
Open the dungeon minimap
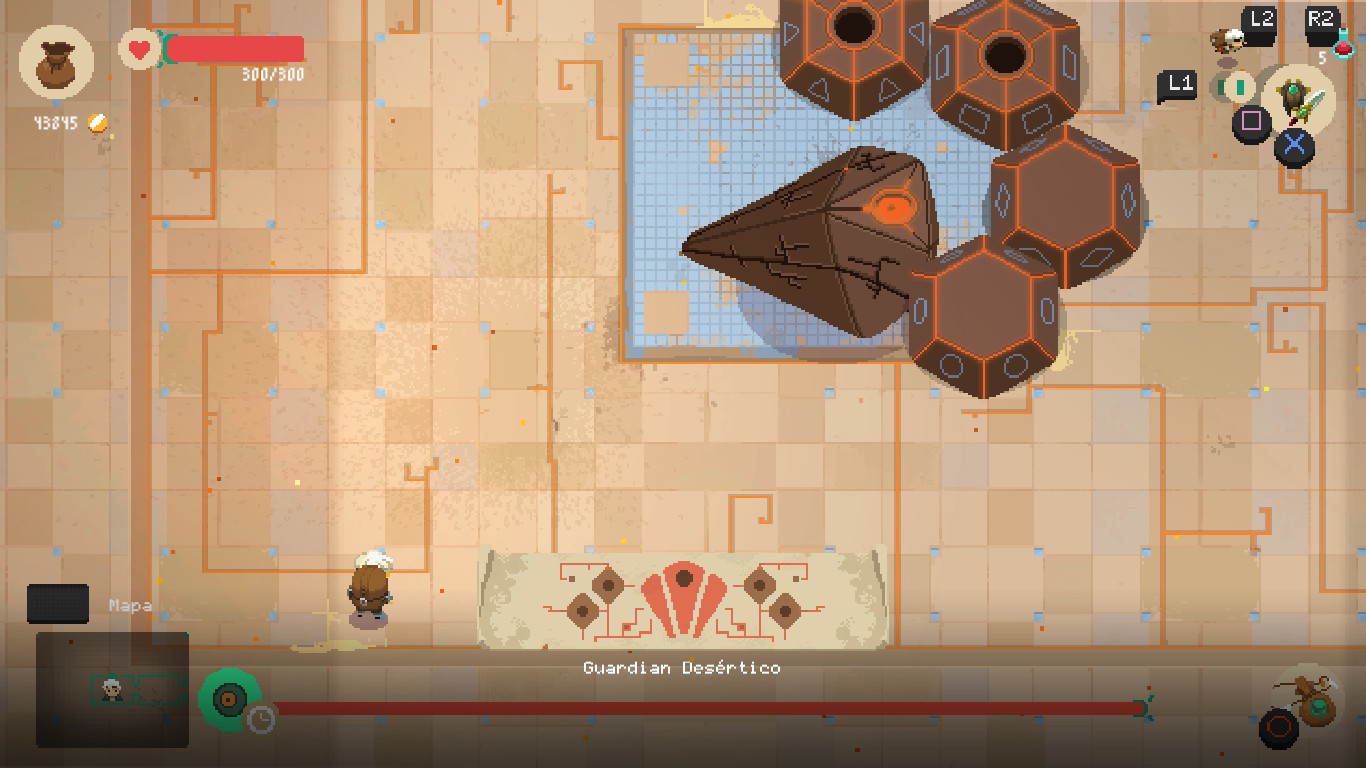click(112, 689)
